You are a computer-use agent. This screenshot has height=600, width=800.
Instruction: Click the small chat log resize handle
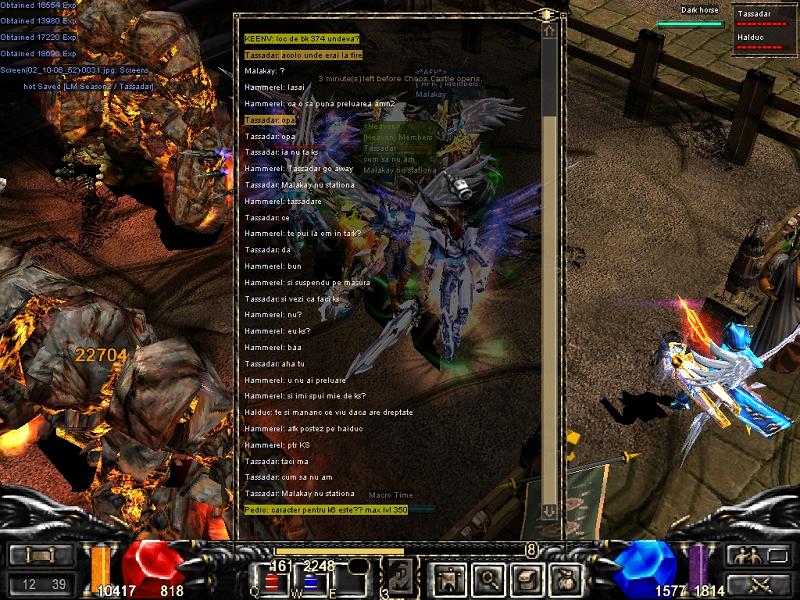point(546,14)
